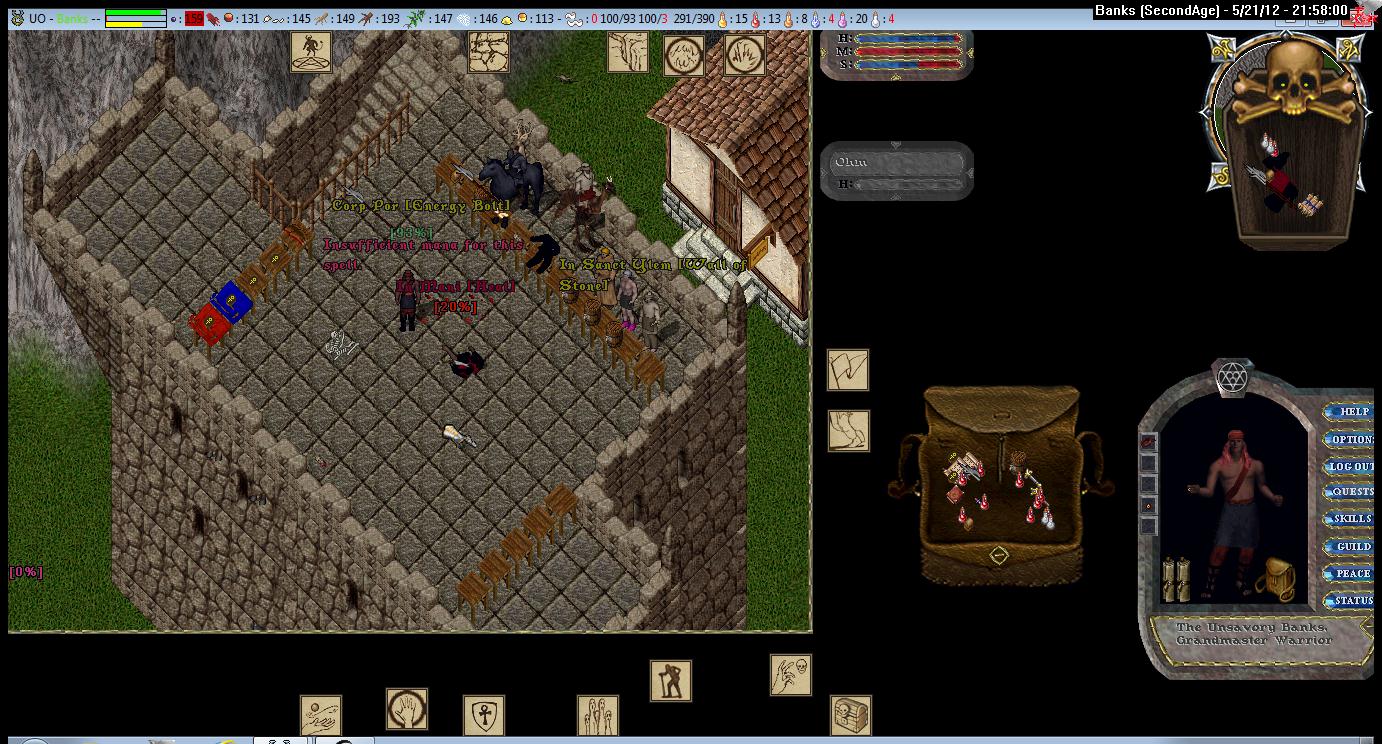This screenshot has width=1382, height=744.
Task: Show the Skills list
Action: 1352,519
